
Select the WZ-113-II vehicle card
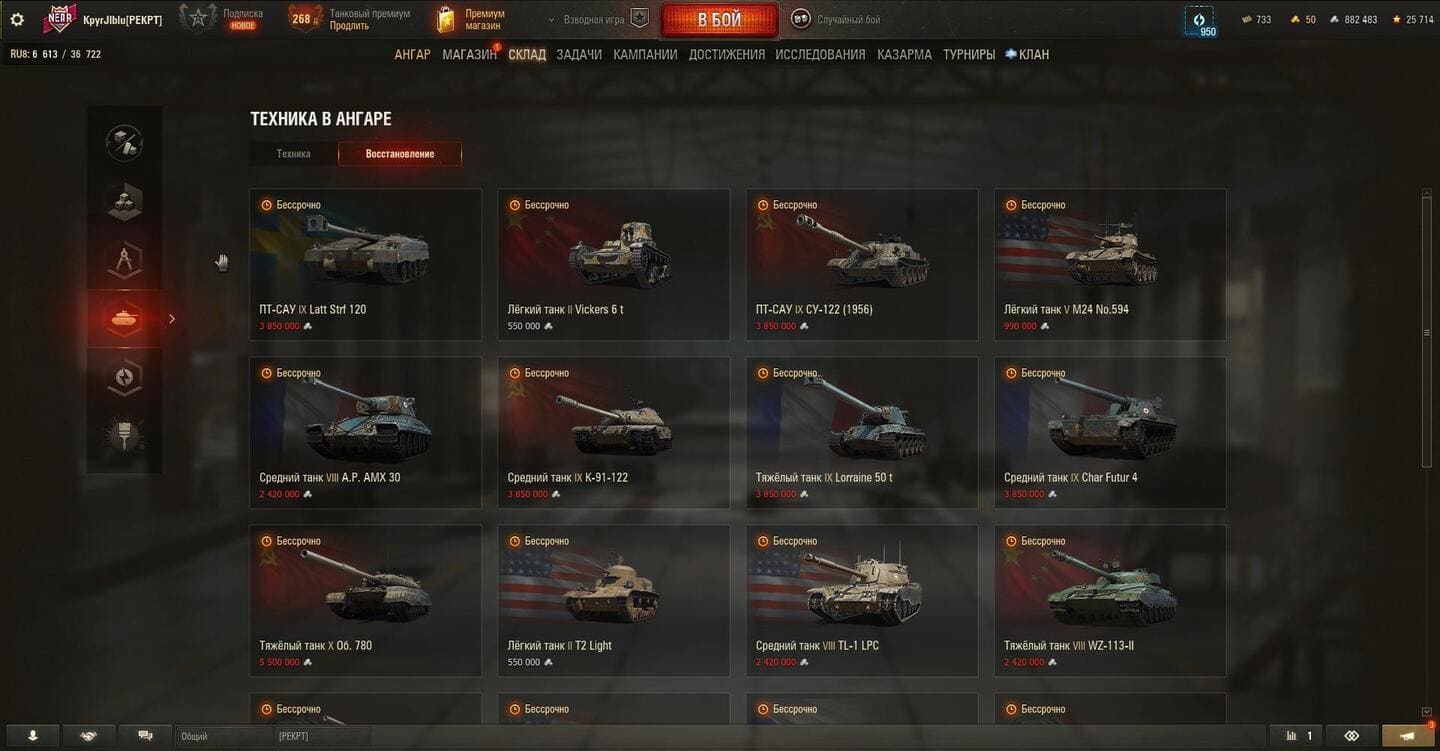(x=1109, y=601)
